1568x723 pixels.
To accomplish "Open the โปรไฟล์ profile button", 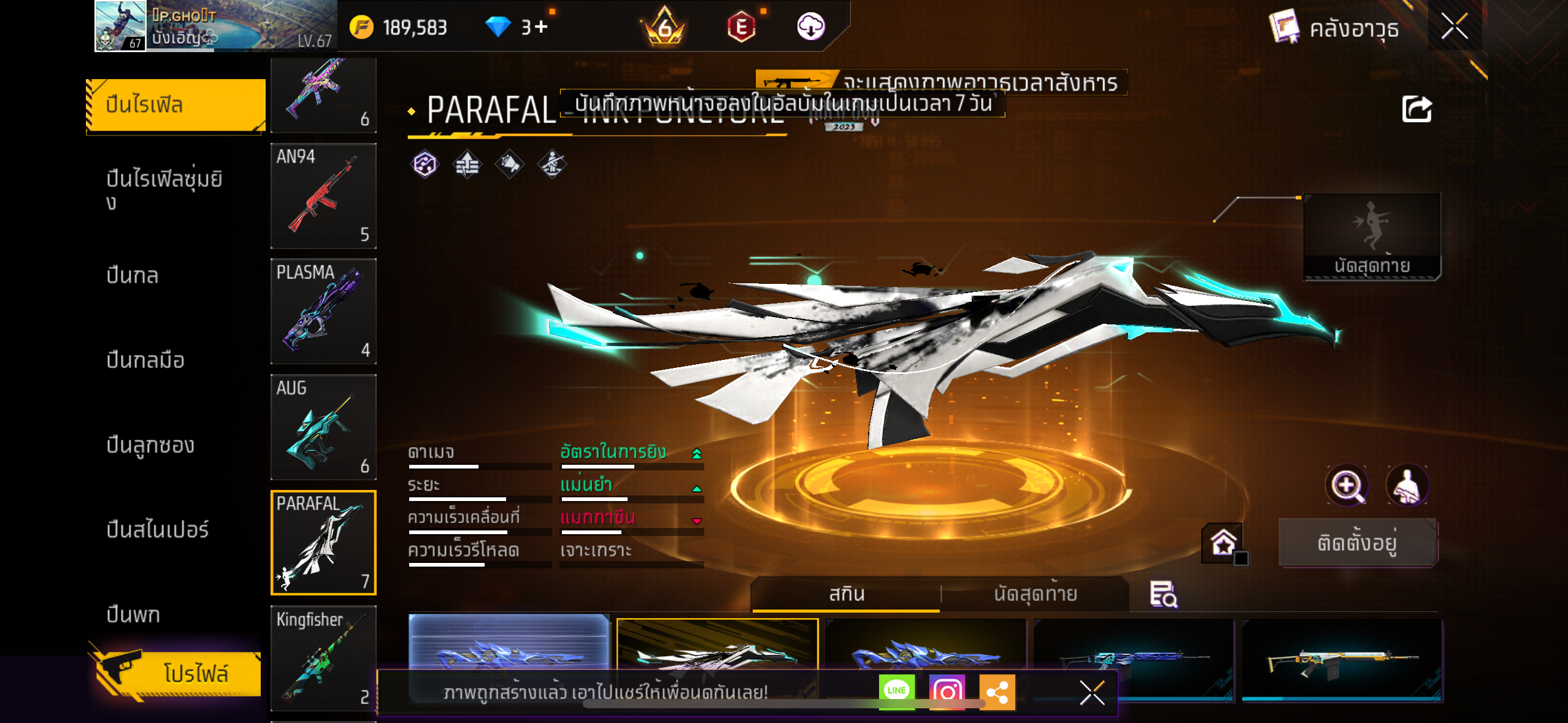I will tap(178, 673).
